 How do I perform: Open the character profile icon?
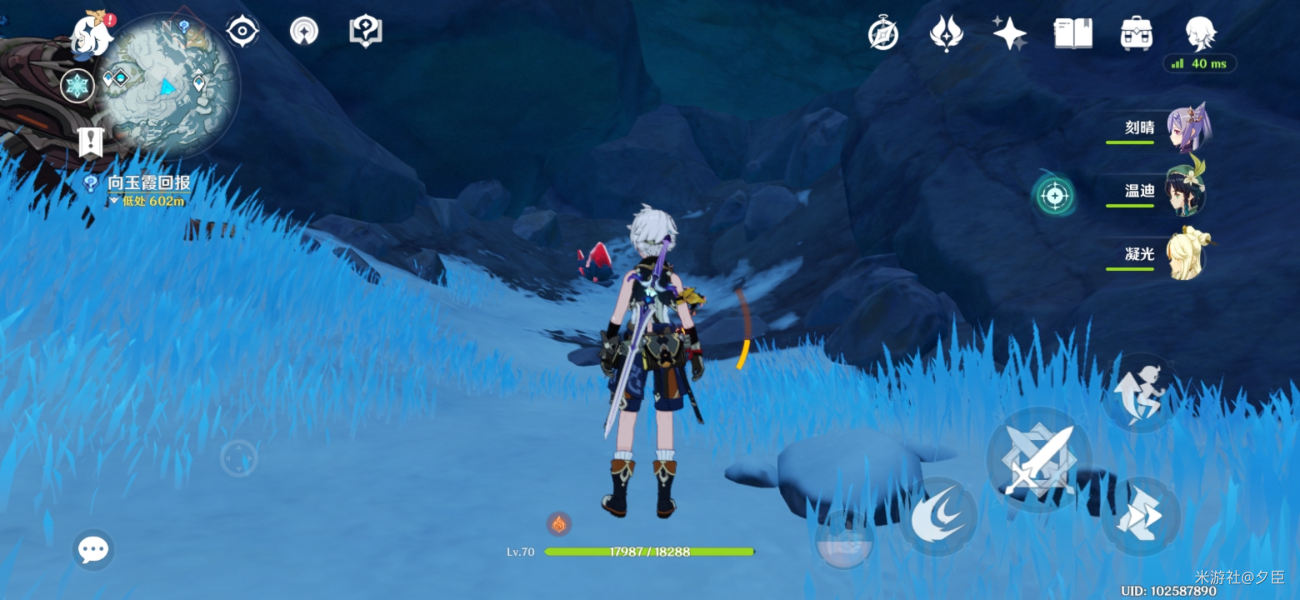(x=1200, y=33)
